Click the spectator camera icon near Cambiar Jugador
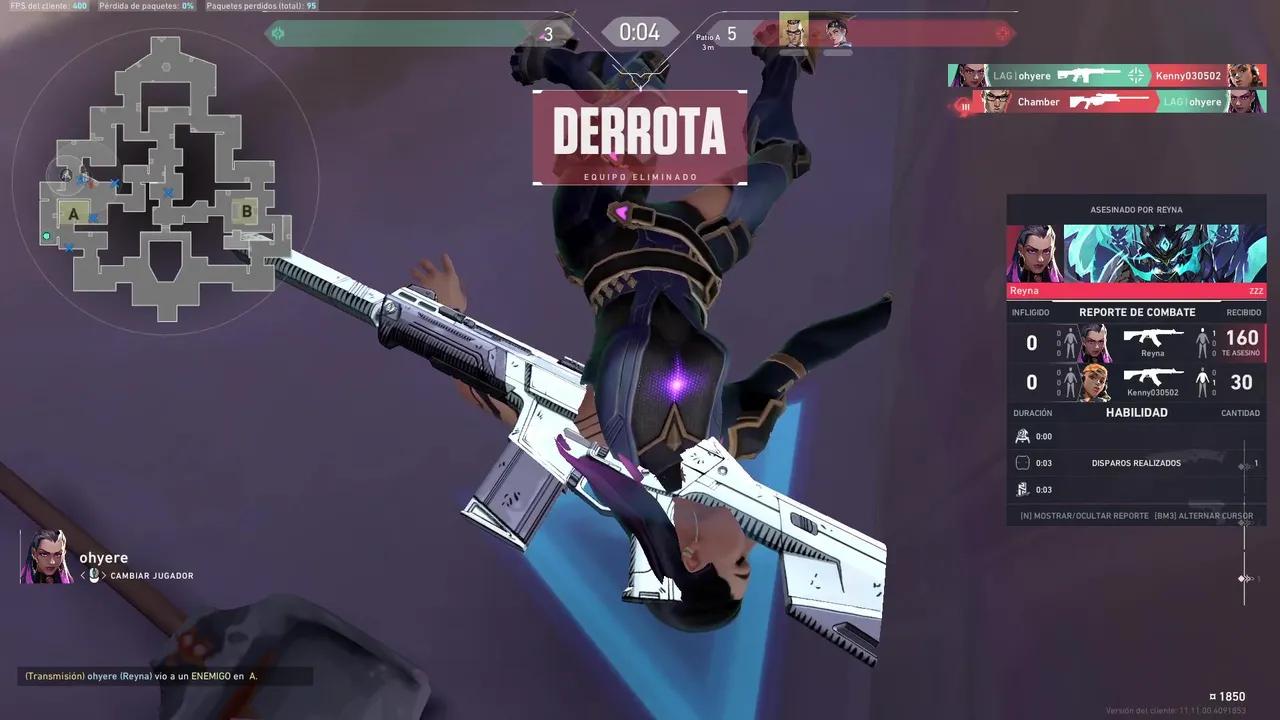1280x720 pixels. pyautogui.click(x=94, y=575)
